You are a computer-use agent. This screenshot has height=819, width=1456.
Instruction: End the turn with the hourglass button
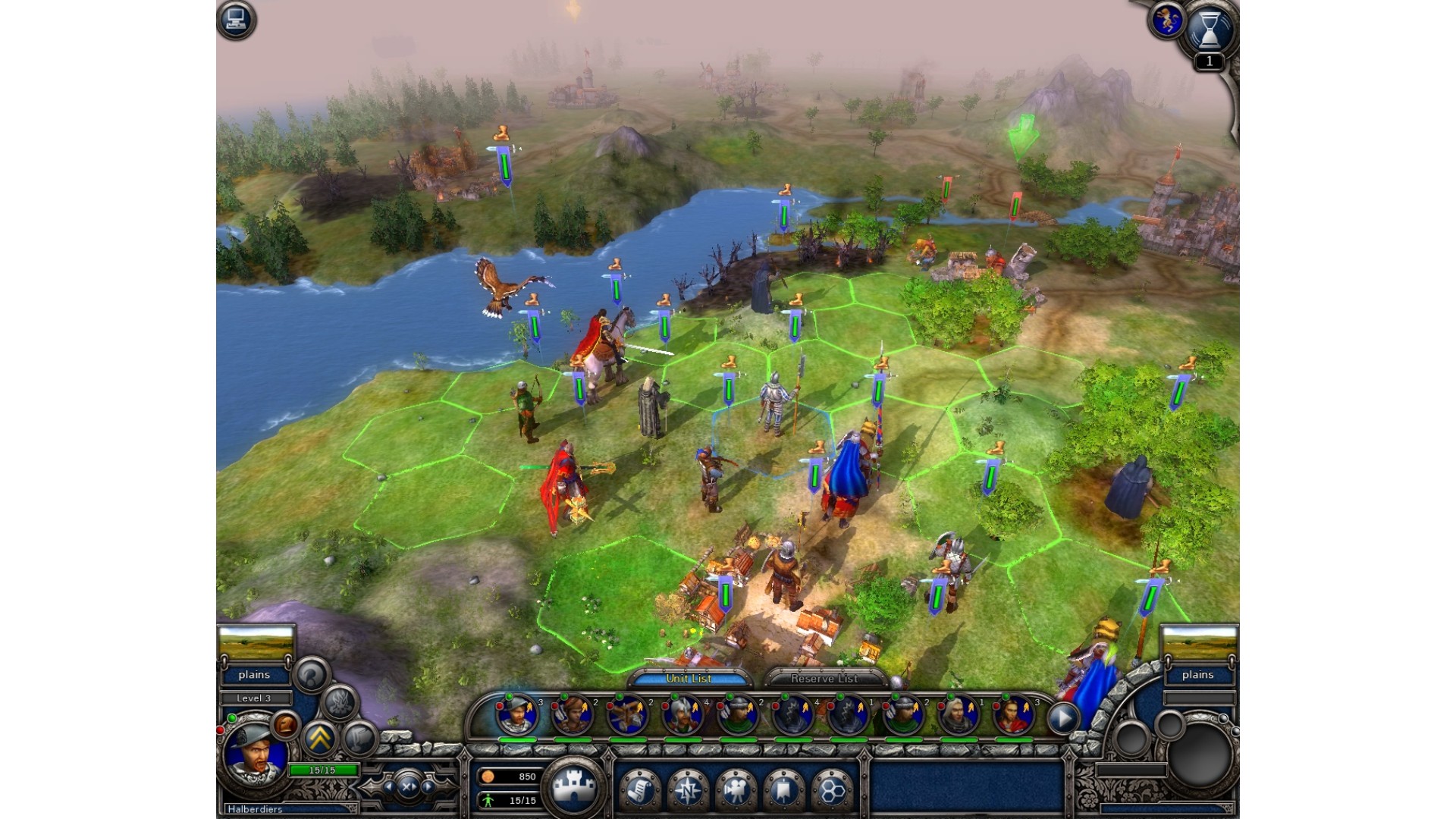click(x=1209, y=32)
